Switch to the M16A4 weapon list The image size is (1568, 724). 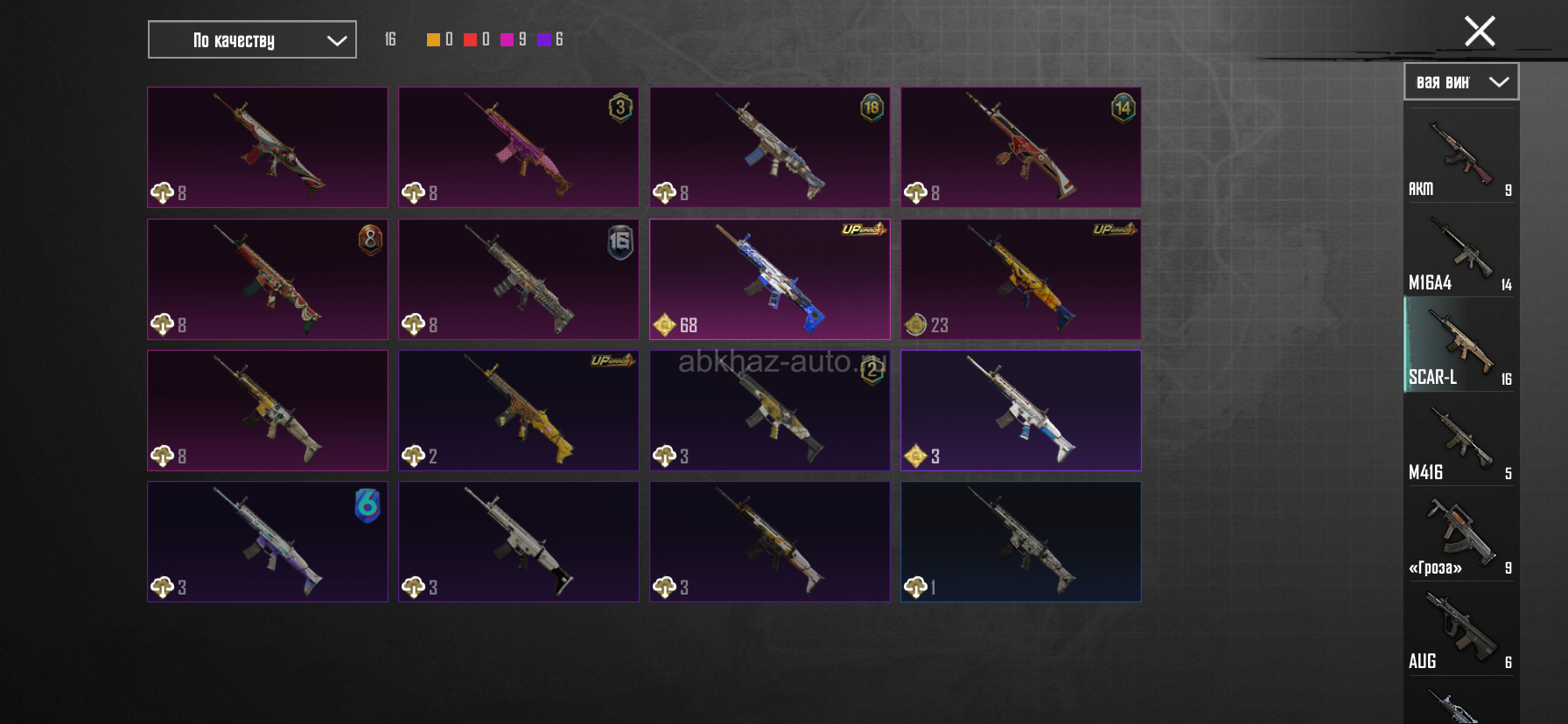click(x=1460, y=252)
